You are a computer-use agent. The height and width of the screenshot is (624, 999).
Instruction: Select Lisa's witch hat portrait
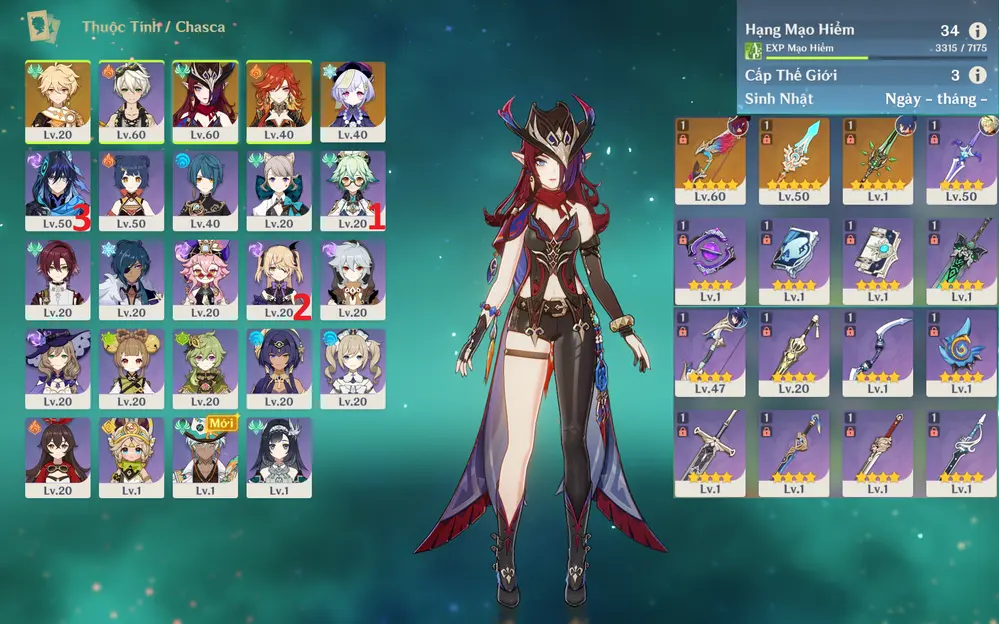pos(58,368)
